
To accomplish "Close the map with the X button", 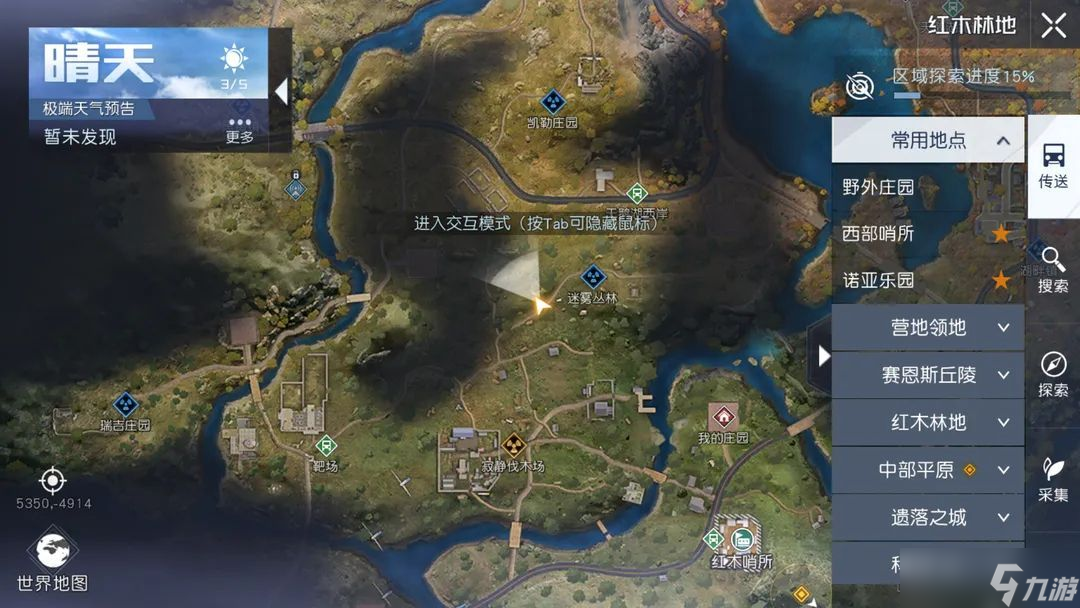I will pyautogui.click(x=1053, y=26).
